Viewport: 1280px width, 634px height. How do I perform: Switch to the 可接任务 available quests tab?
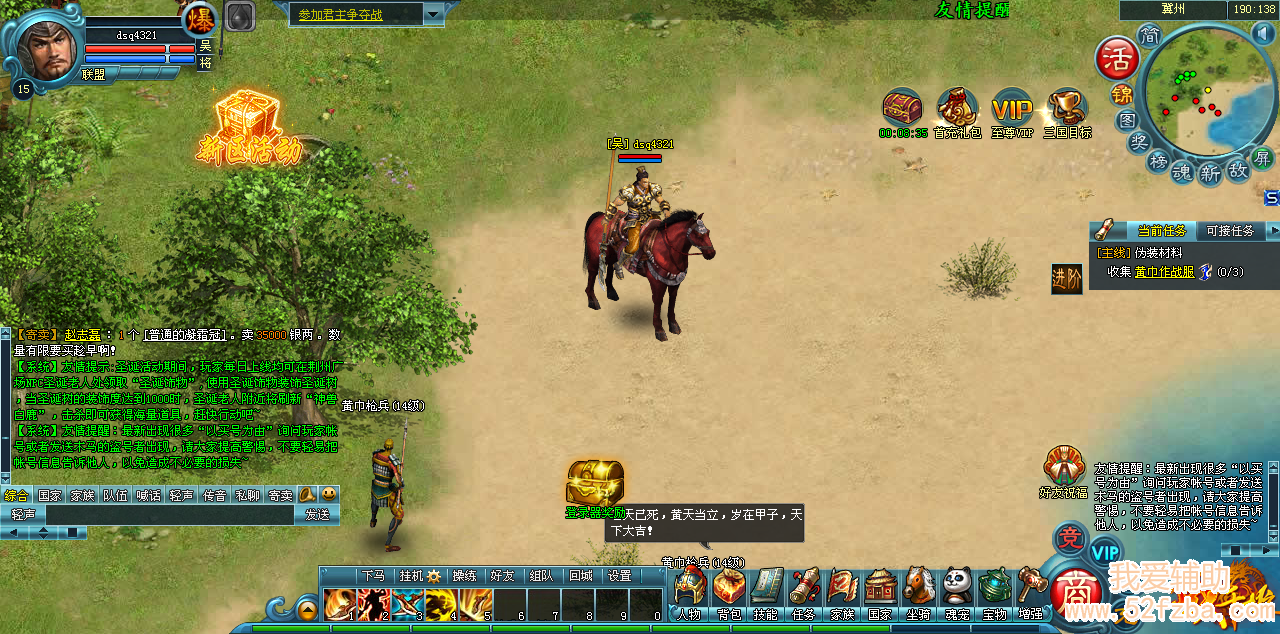1229,231
